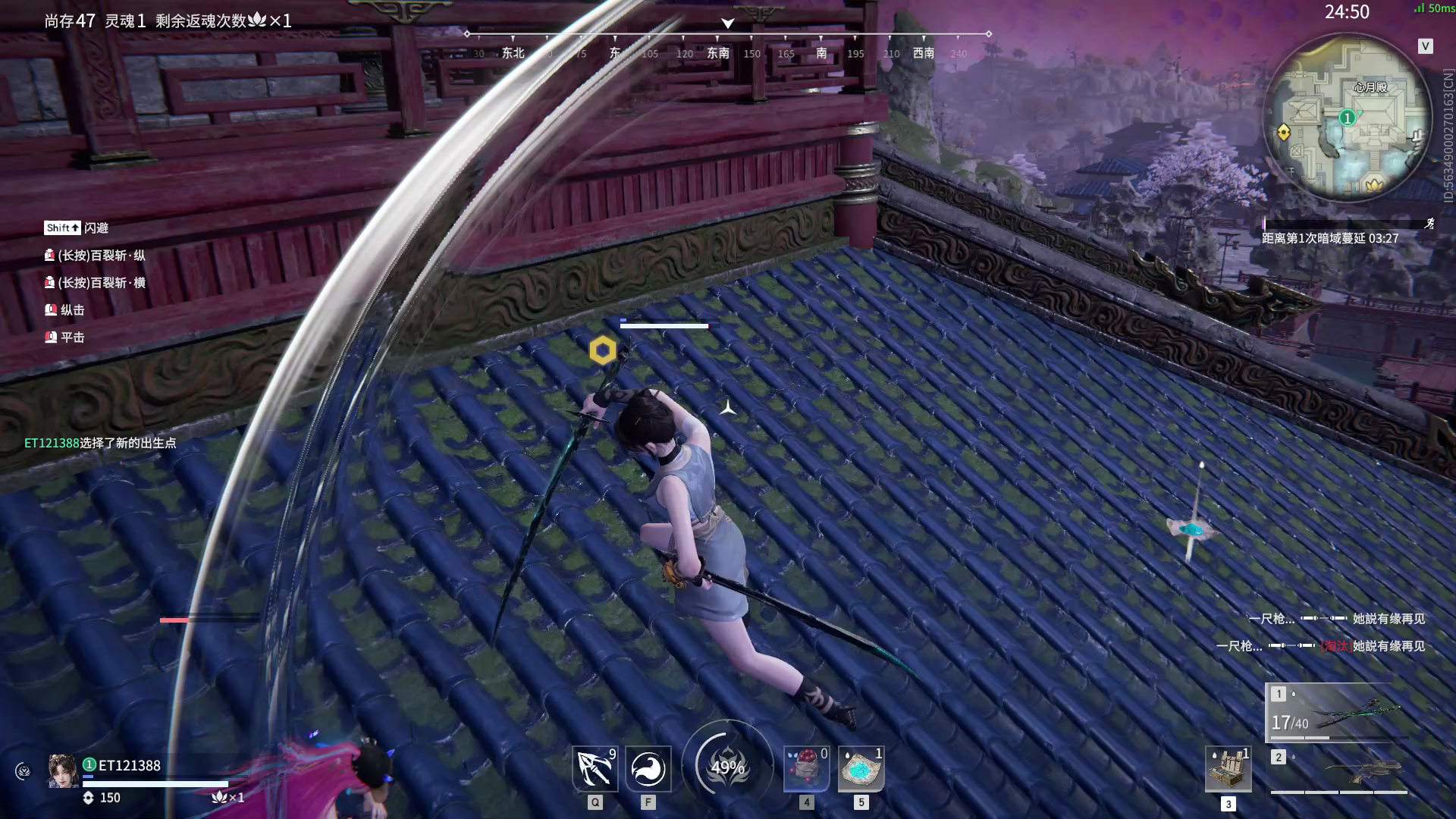Click the yellow hexagon target marker
Screen dimensions: 1456x819
click(601, 350)
